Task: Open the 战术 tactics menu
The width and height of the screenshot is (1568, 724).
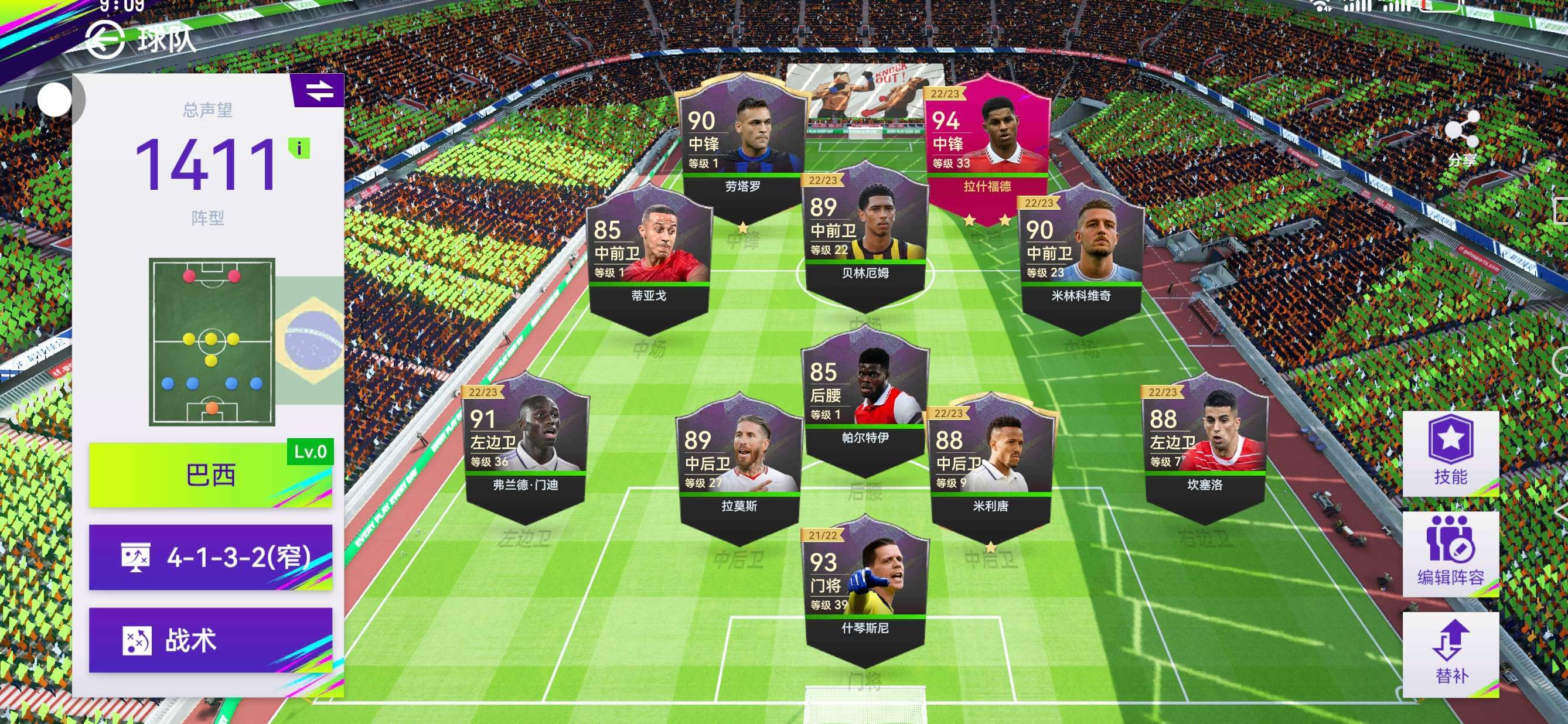Action: pos(210,640)
